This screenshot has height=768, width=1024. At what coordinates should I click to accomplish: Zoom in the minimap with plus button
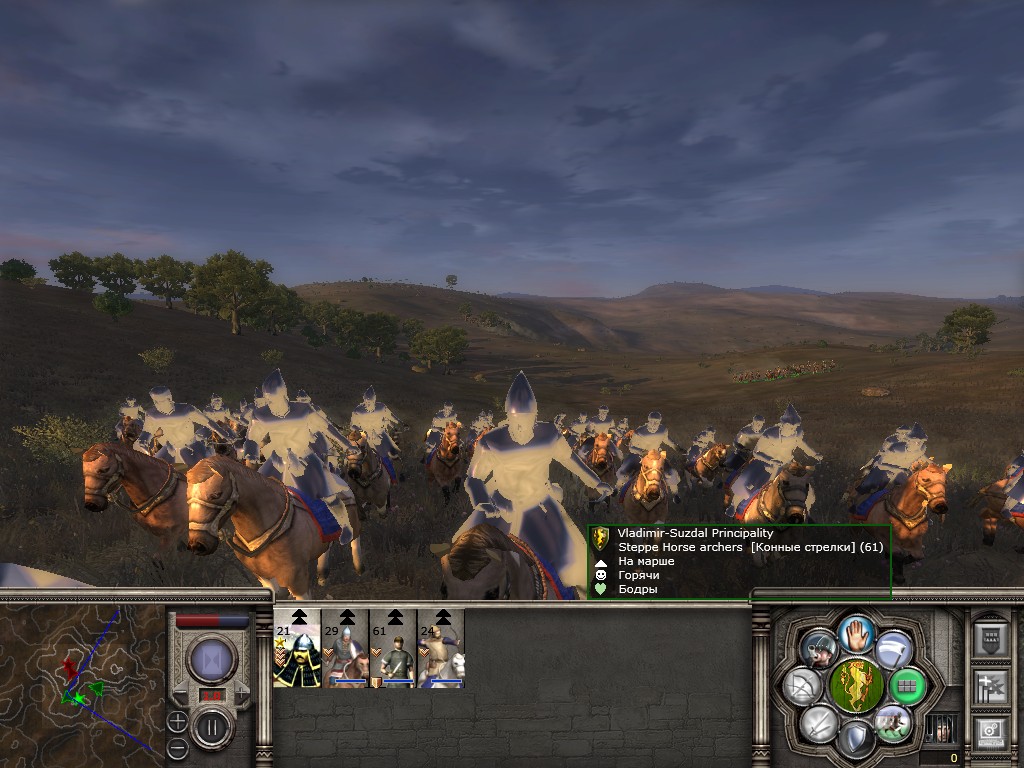[177, 721]
